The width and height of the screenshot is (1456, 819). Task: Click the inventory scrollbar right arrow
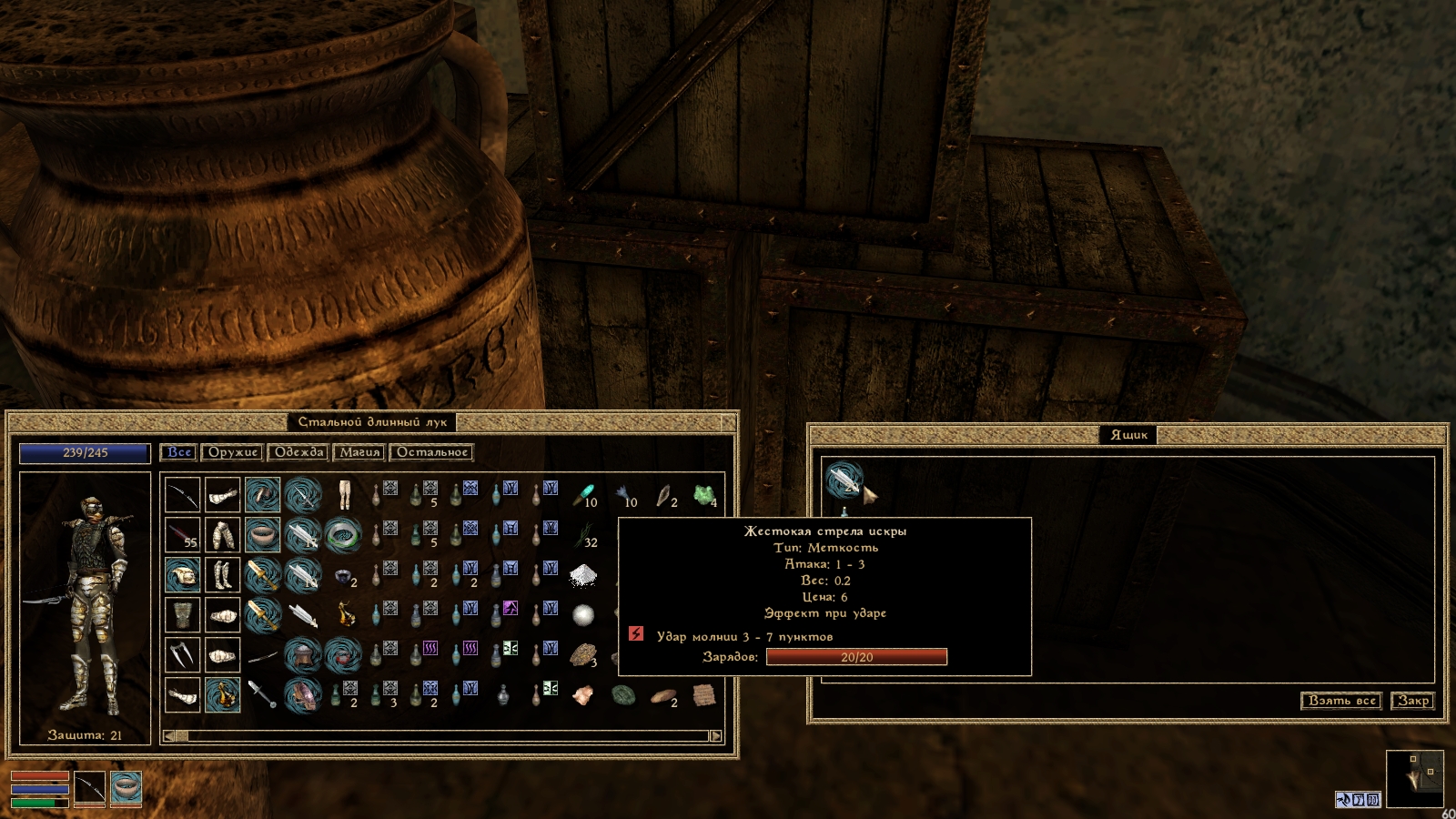pyautogui.click(x=715, y=736)
